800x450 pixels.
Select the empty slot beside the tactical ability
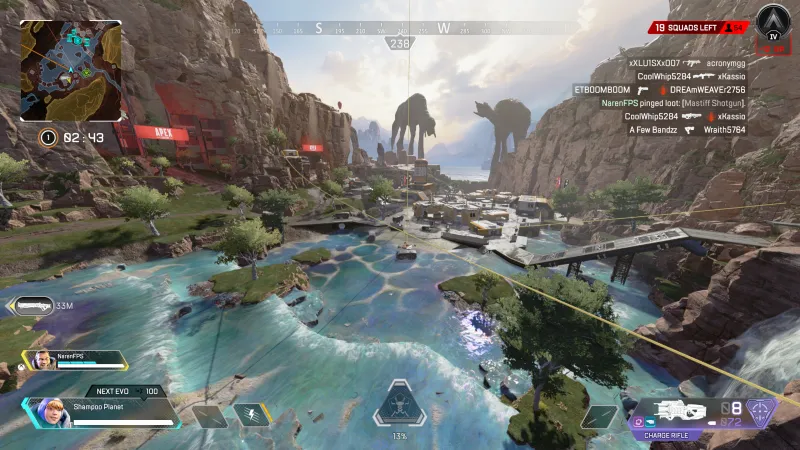pos(211,416)
